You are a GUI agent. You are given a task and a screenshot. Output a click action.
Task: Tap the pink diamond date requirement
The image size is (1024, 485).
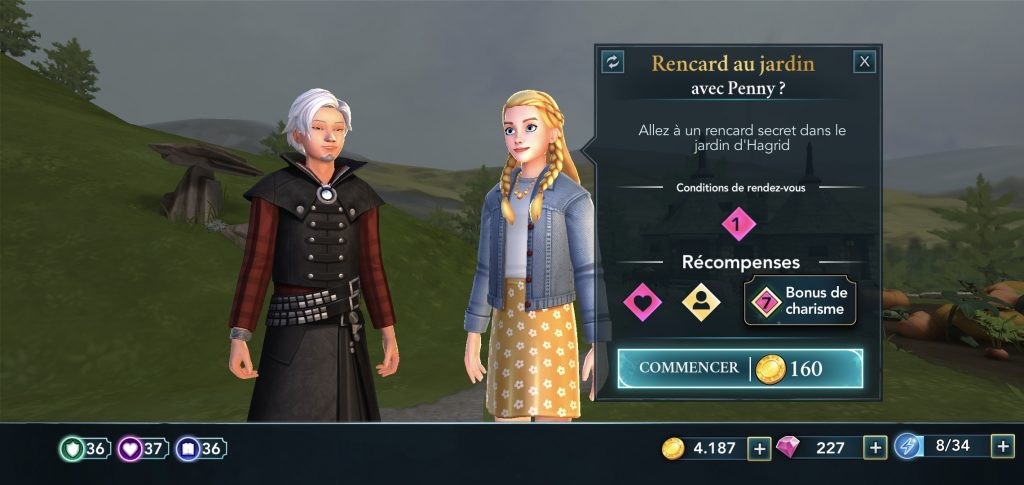[x=738, y=223]
